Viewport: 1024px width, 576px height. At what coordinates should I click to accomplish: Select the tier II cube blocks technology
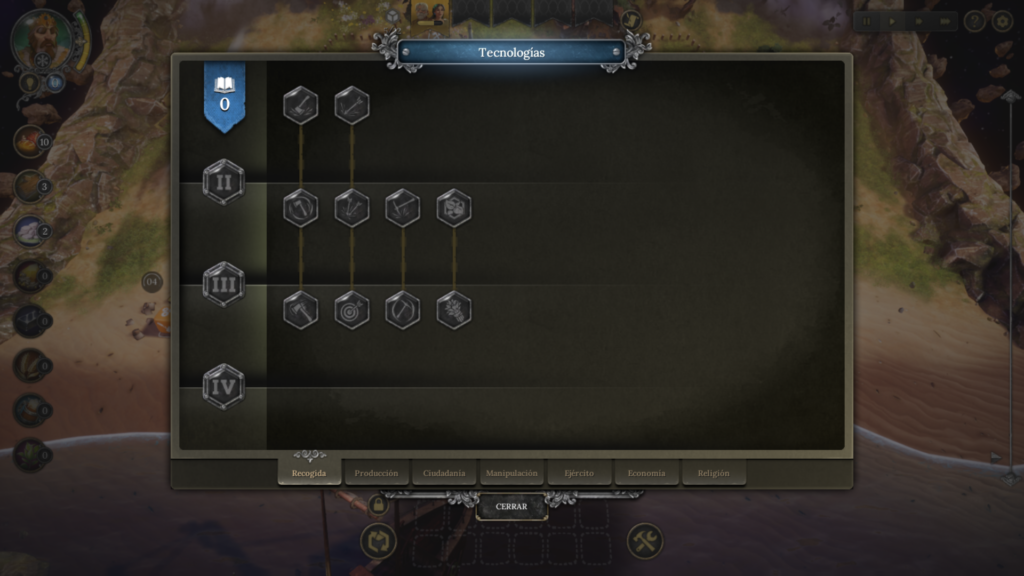pos(454,208)
